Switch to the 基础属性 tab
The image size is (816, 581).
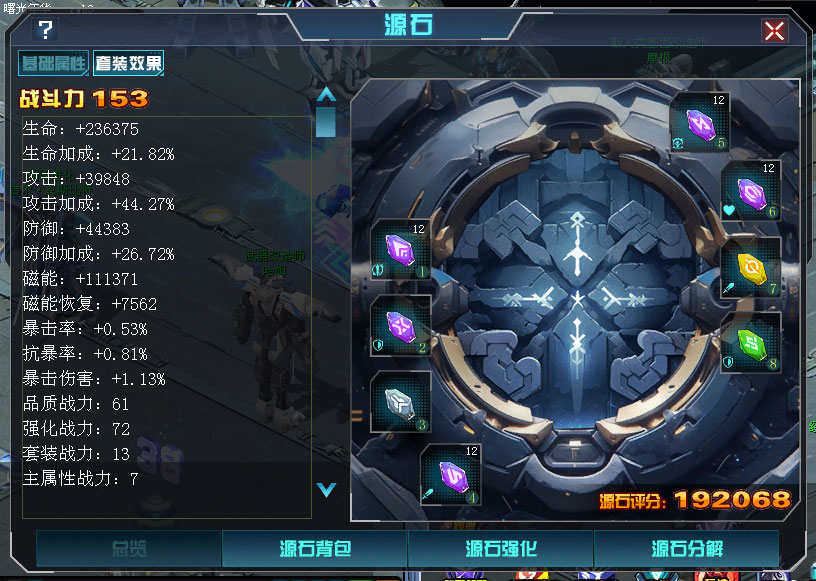click(54, 64)
